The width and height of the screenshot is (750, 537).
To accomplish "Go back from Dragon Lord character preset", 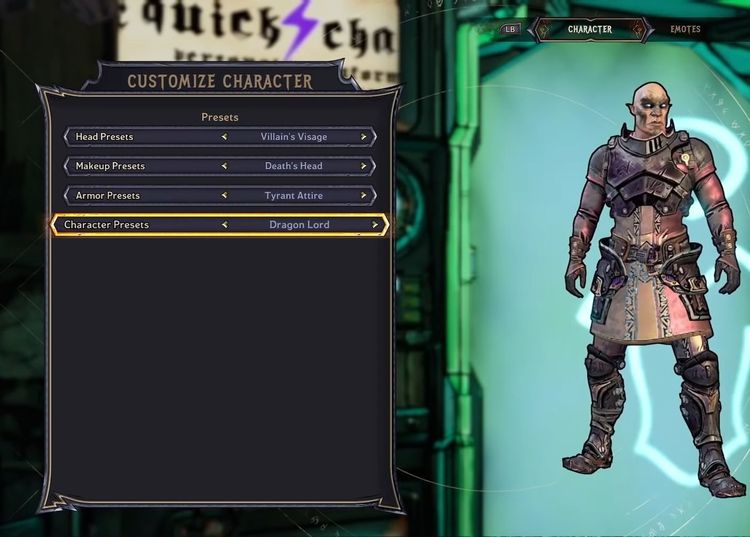I will 224,225.
